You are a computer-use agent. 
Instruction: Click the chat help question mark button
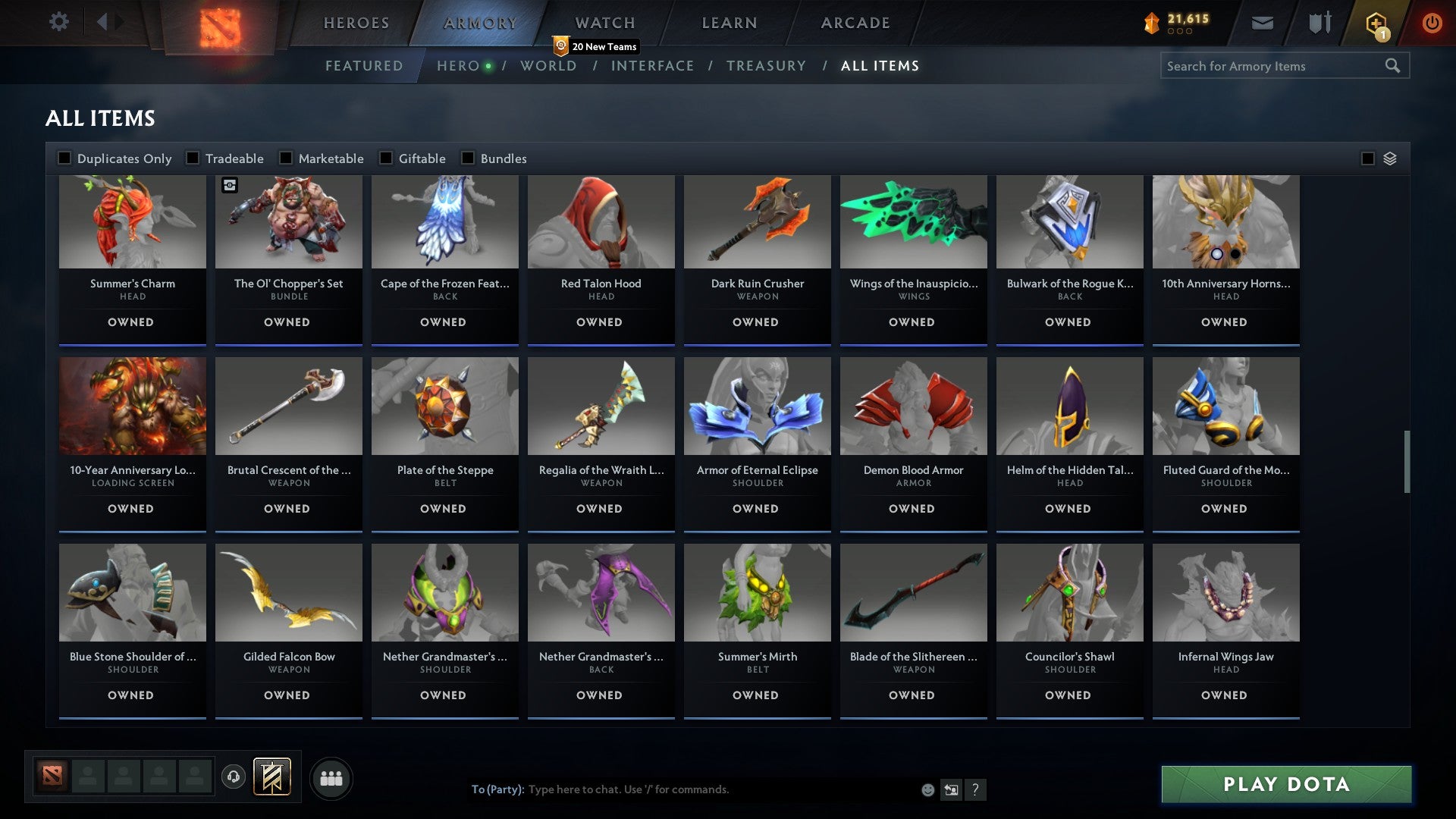(975, 789)
